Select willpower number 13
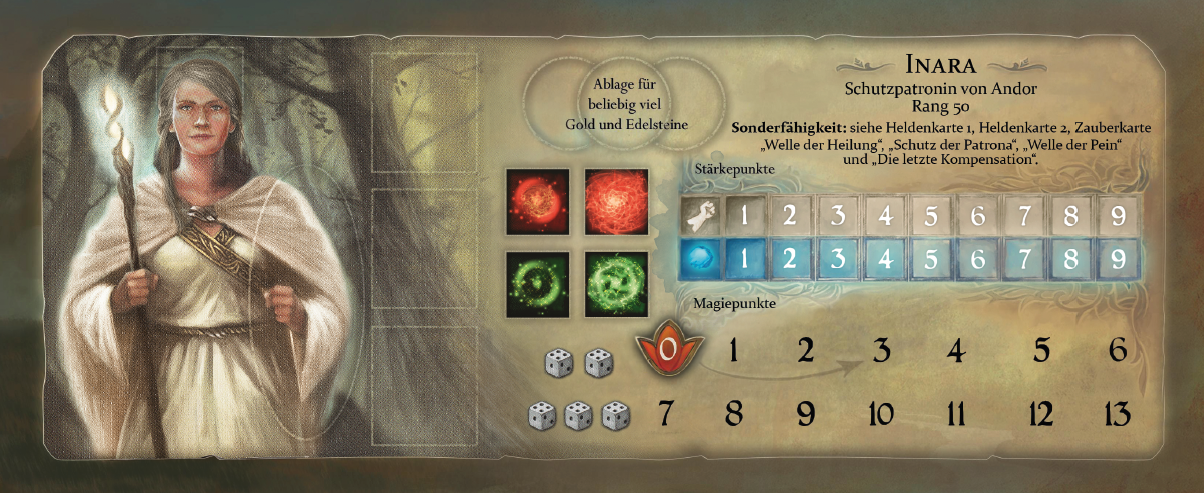The height and width of the screenshot is (493, 1204). [1117, 413]
